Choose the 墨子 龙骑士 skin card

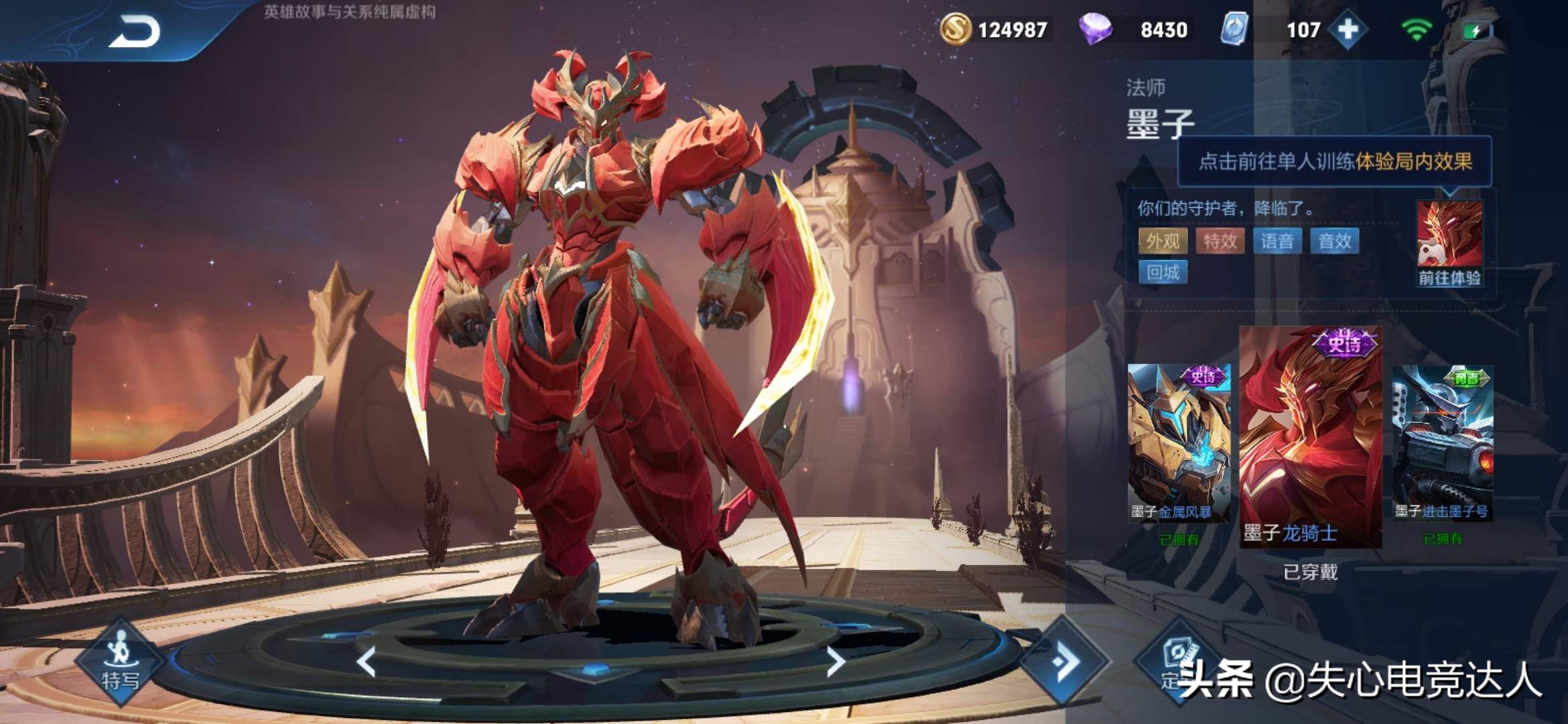(1310, 437)
